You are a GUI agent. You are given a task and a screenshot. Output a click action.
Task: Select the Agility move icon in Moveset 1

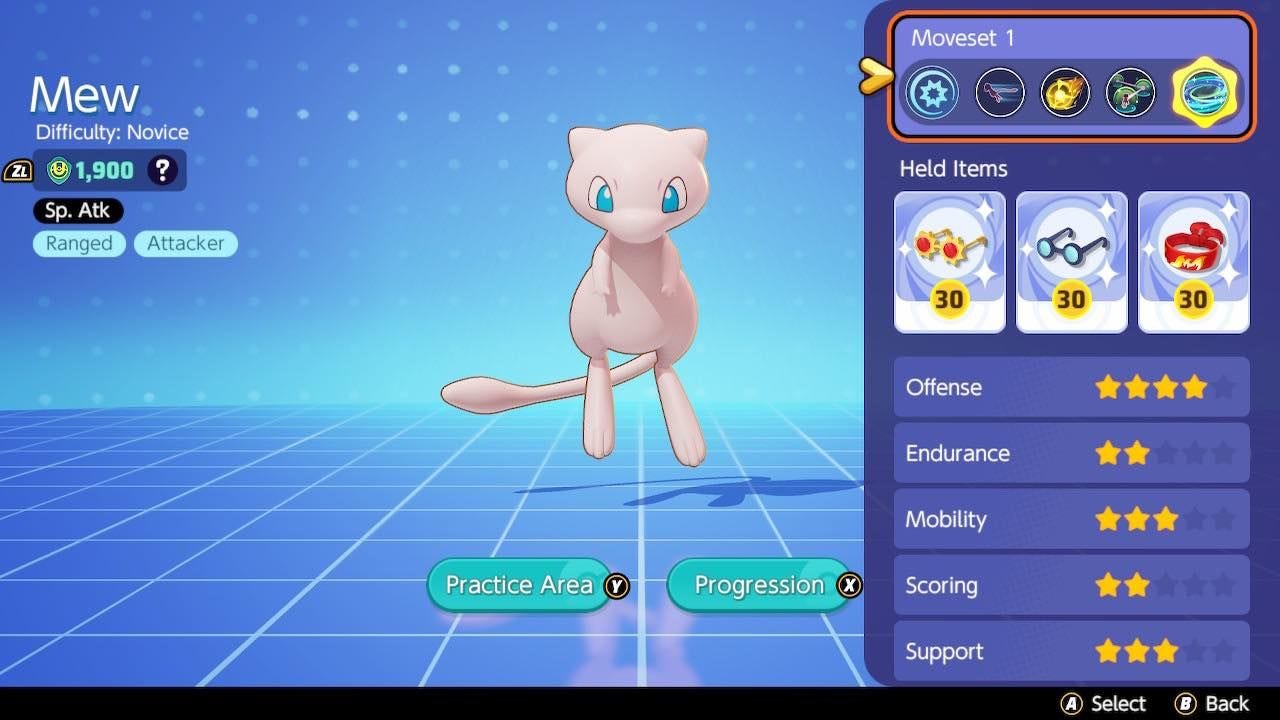tap(999, 92)
